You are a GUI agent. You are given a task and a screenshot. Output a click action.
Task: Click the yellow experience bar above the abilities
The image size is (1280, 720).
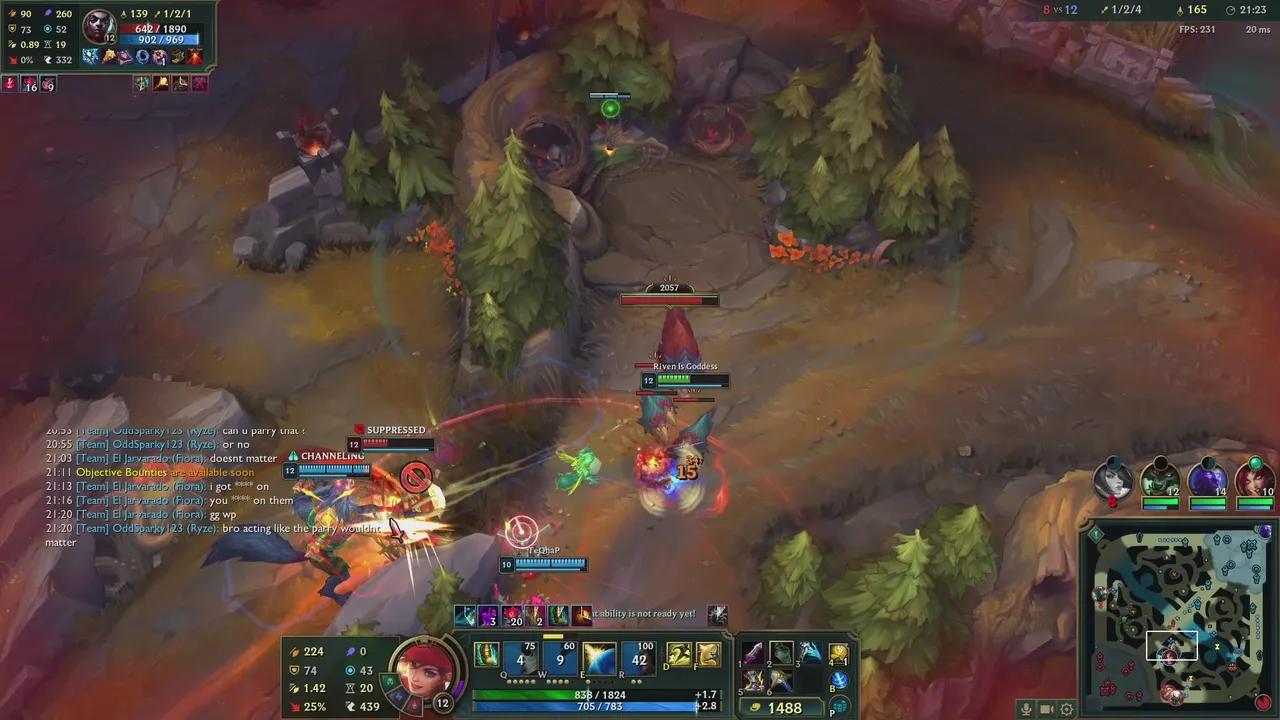[552, 637]
